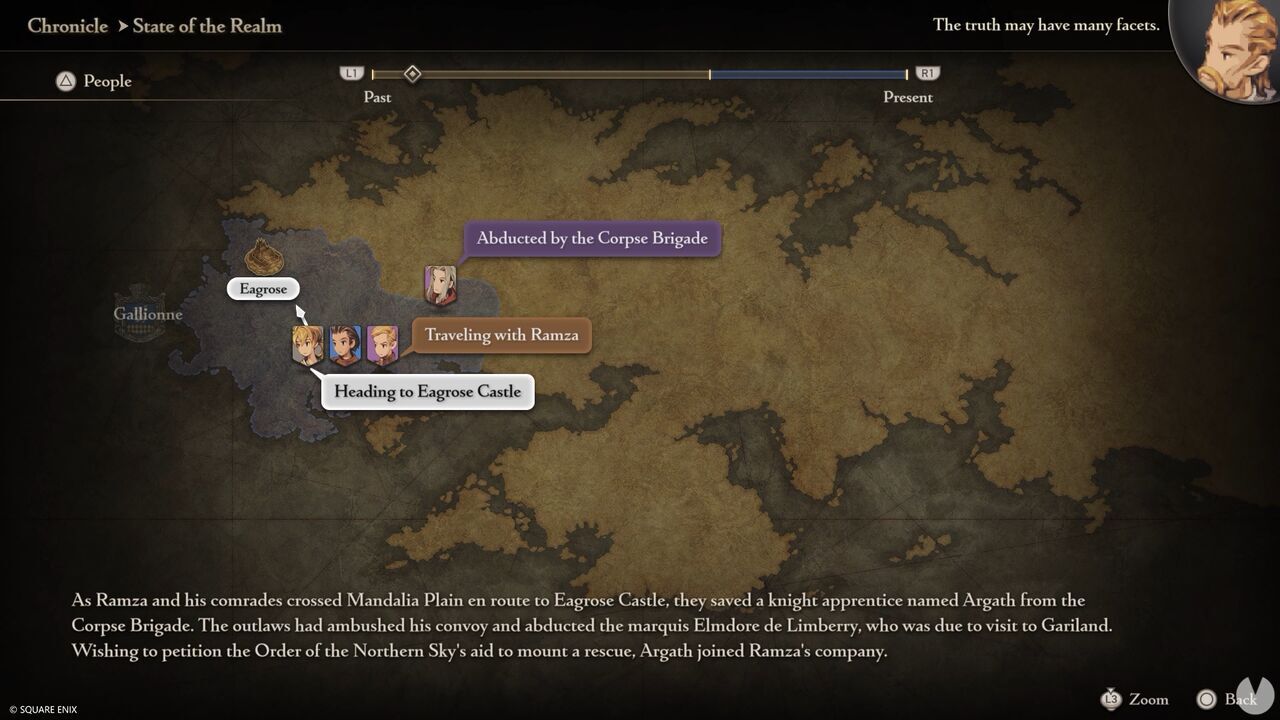Click the Zoom button
This screenshot has height=720, width=1280.
pyautogui.click(x=1148, y=699)
